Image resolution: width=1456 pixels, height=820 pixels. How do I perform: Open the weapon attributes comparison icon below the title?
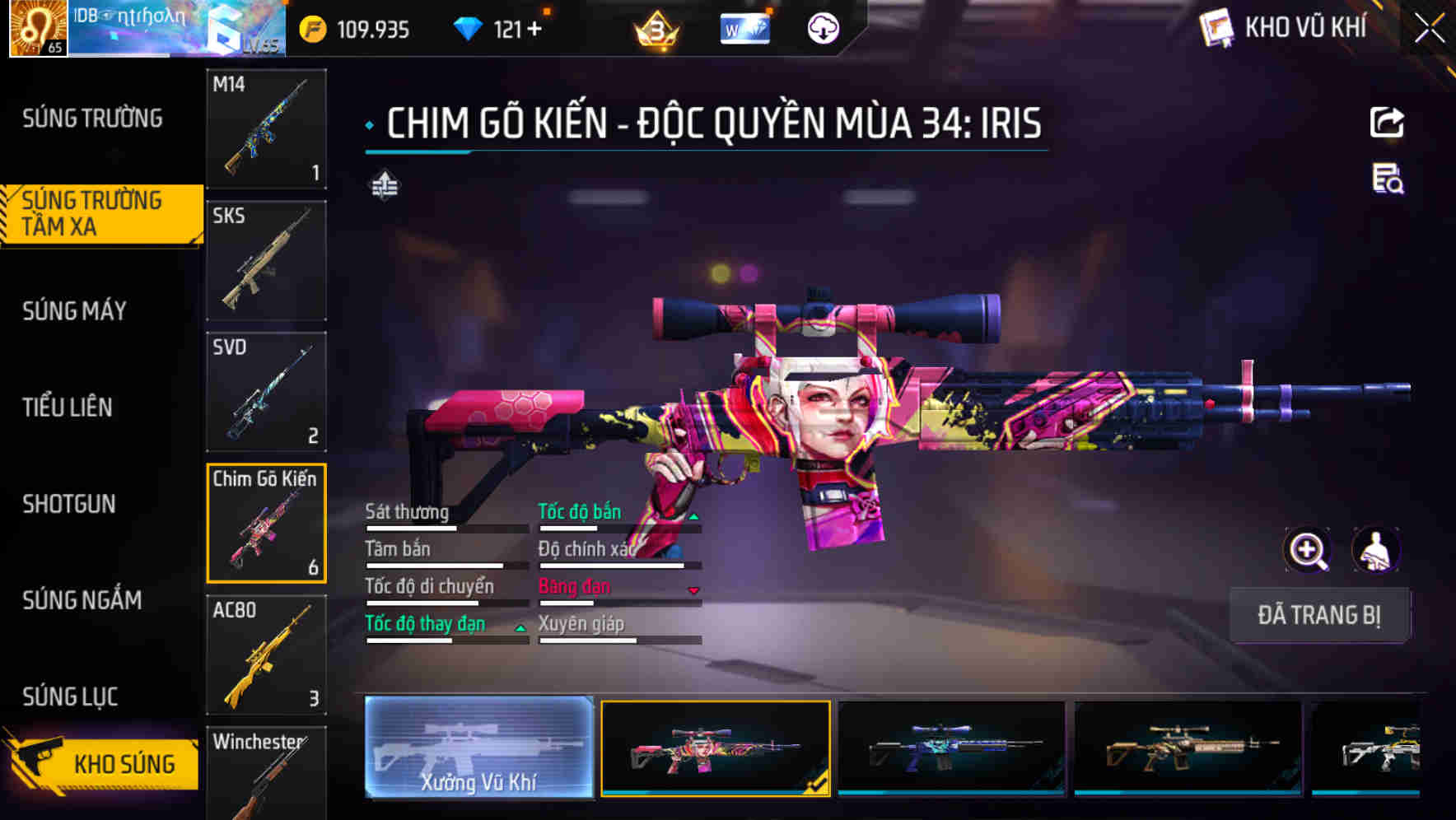tap(384, 186)
